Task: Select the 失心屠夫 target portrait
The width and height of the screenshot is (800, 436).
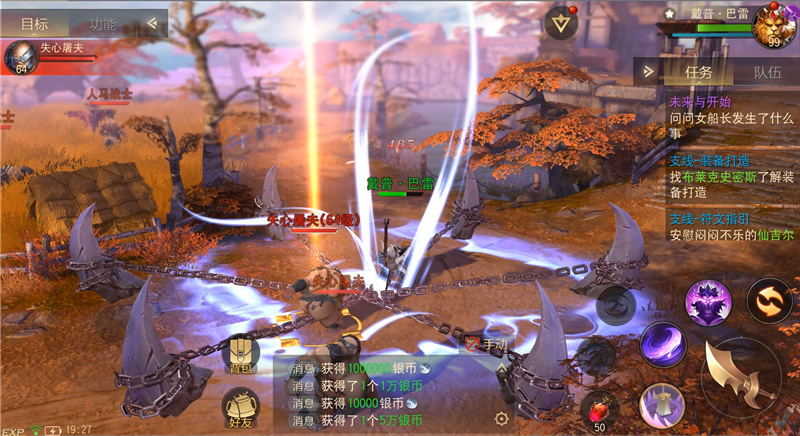Action: coord(19,55)
